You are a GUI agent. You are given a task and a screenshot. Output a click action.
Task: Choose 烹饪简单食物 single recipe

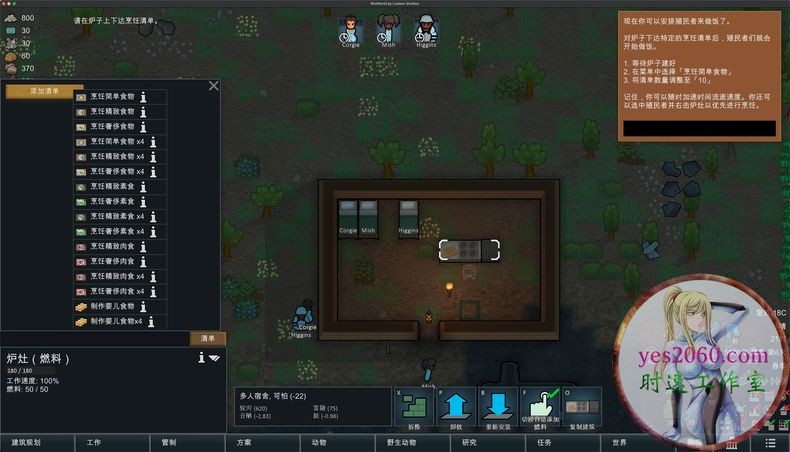(x=112, y=97)
